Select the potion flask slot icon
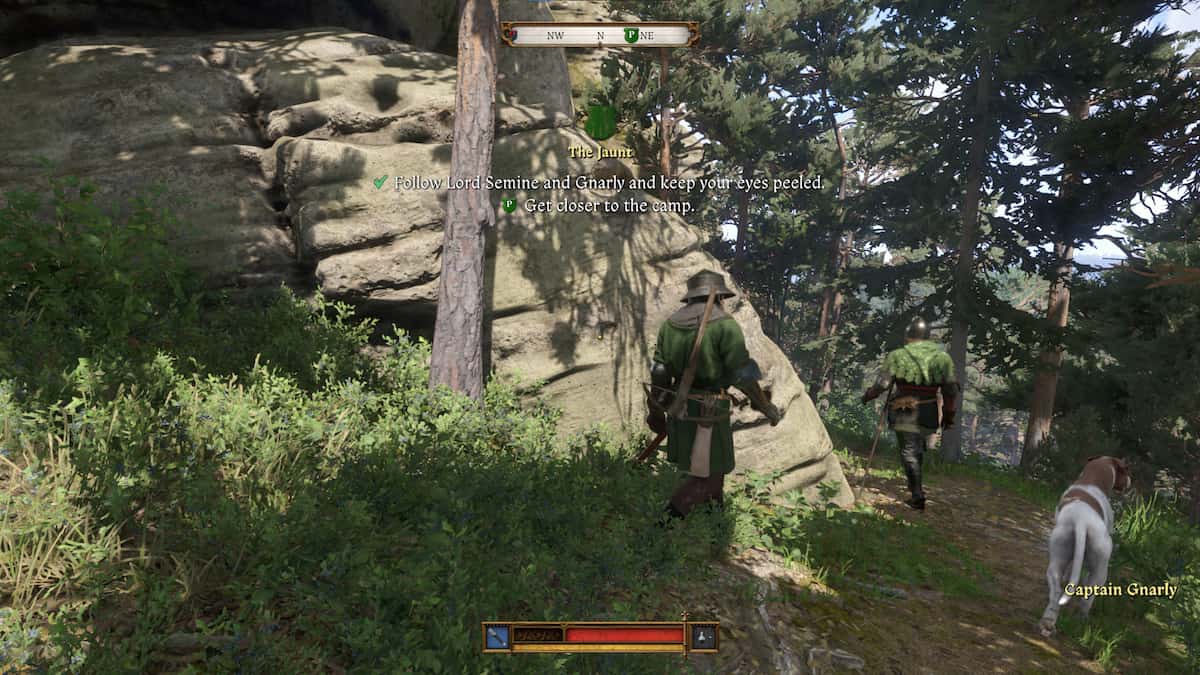Viewport: 1200px width, 675px height. (x=703, y=636)
